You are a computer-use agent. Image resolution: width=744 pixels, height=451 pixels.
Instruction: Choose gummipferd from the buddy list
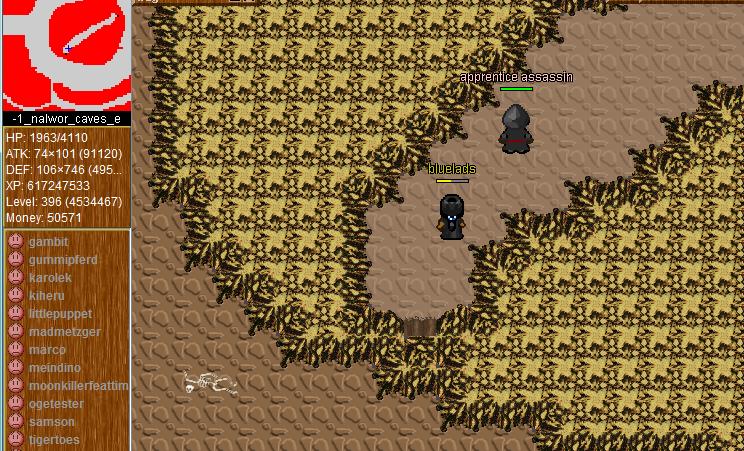pyautogui.click(x=62, y=260)
